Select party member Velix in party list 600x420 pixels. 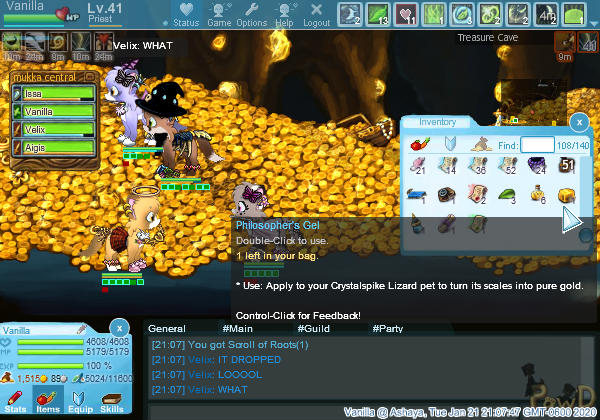(57, 129)
